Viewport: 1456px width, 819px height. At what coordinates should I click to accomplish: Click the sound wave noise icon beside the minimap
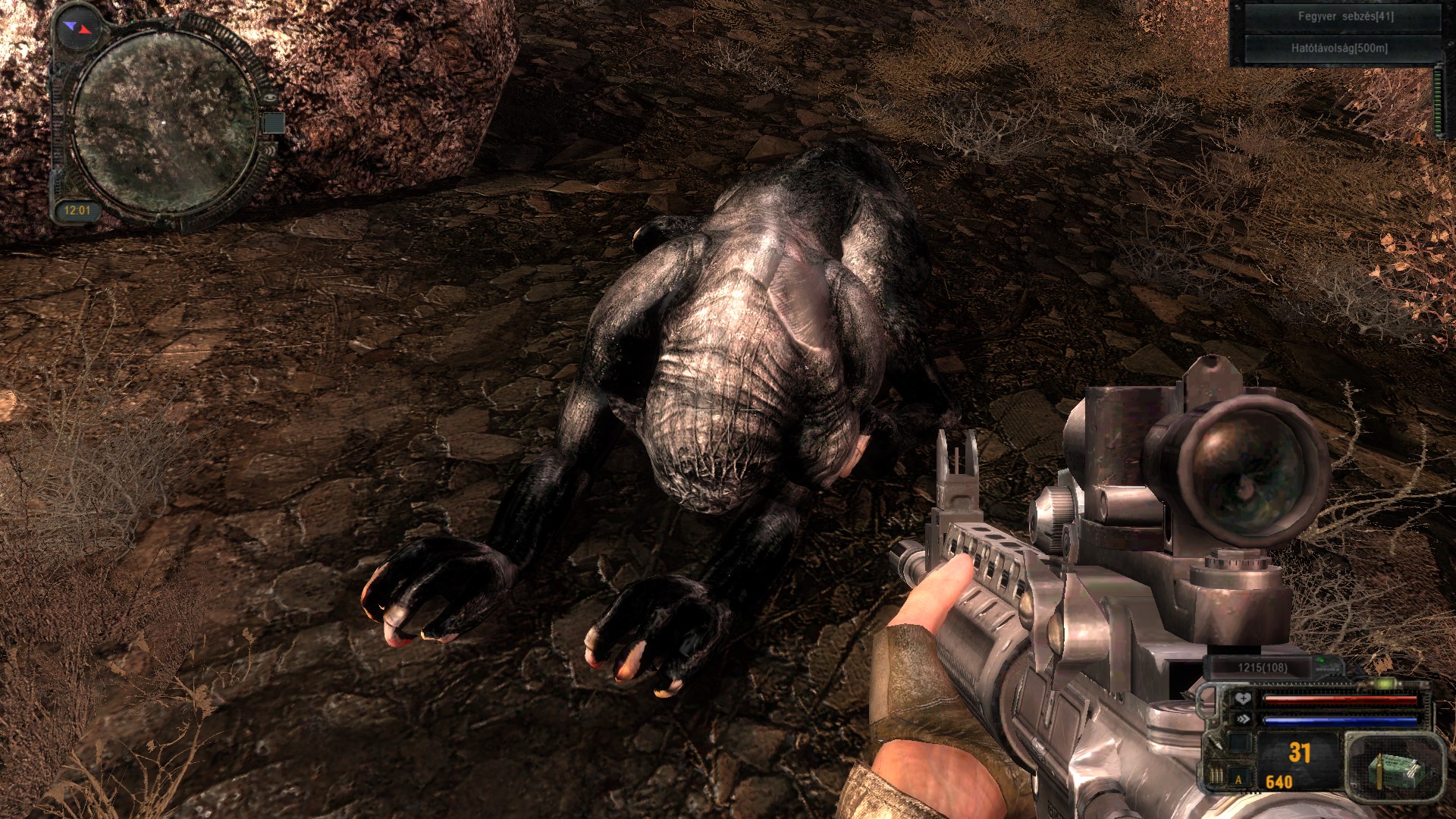[270, 149]
